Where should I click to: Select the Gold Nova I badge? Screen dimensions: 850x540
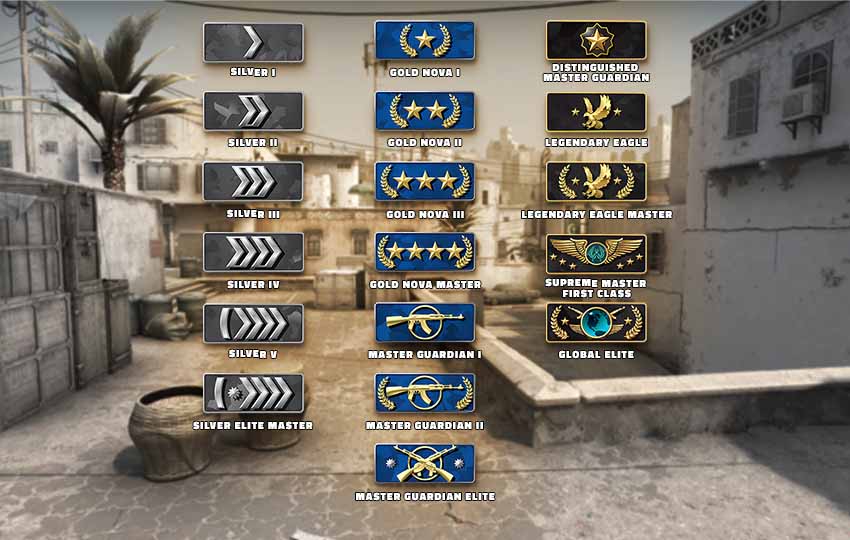(425, 41)
